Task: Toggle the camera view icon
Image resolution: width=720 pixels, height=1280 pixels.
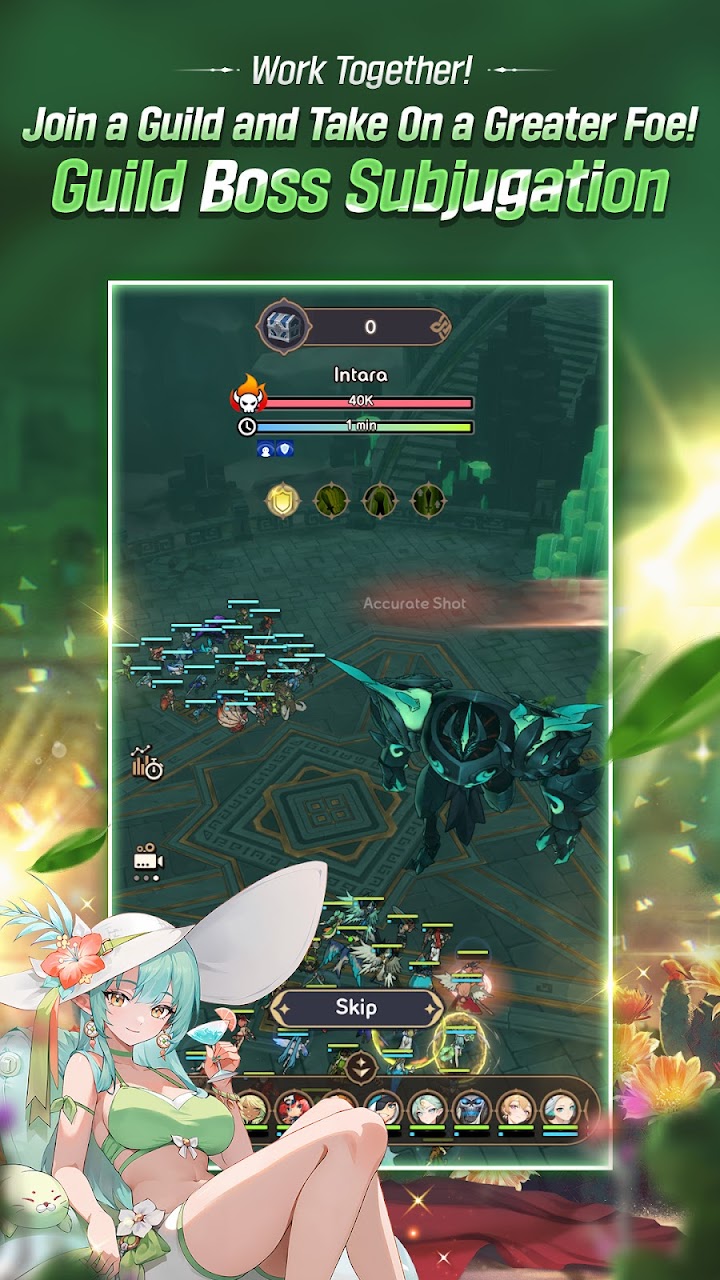Action: pos(147,860)
